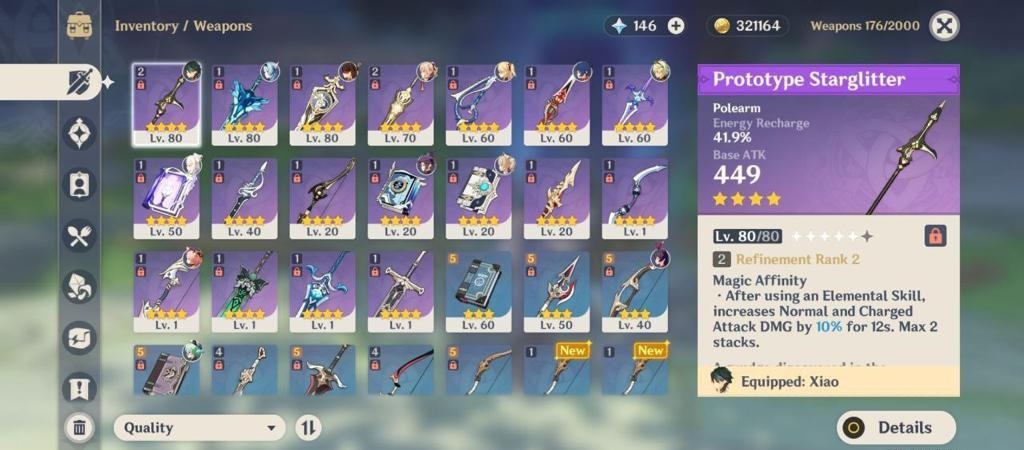Close the inventory screen
The image size is (1024, 450).
[x=944, y=26]
